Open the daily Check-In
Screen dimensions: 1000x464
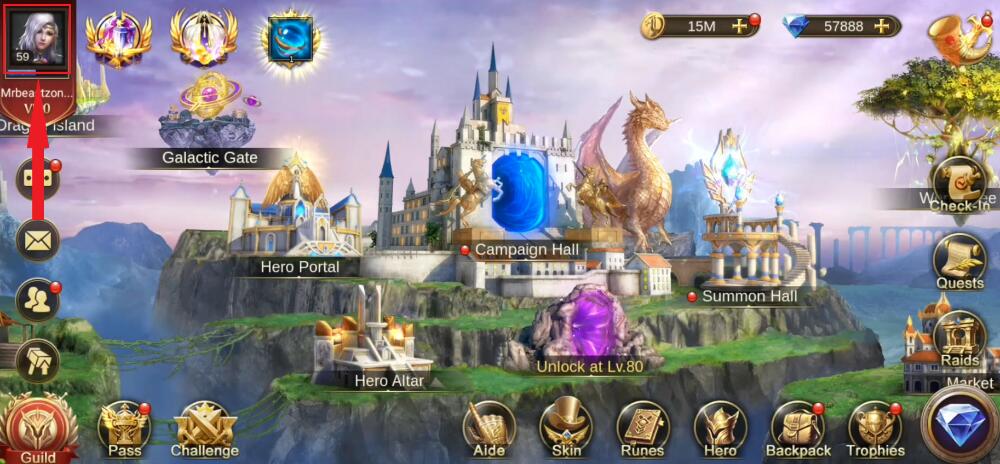[x=960, y=184]
